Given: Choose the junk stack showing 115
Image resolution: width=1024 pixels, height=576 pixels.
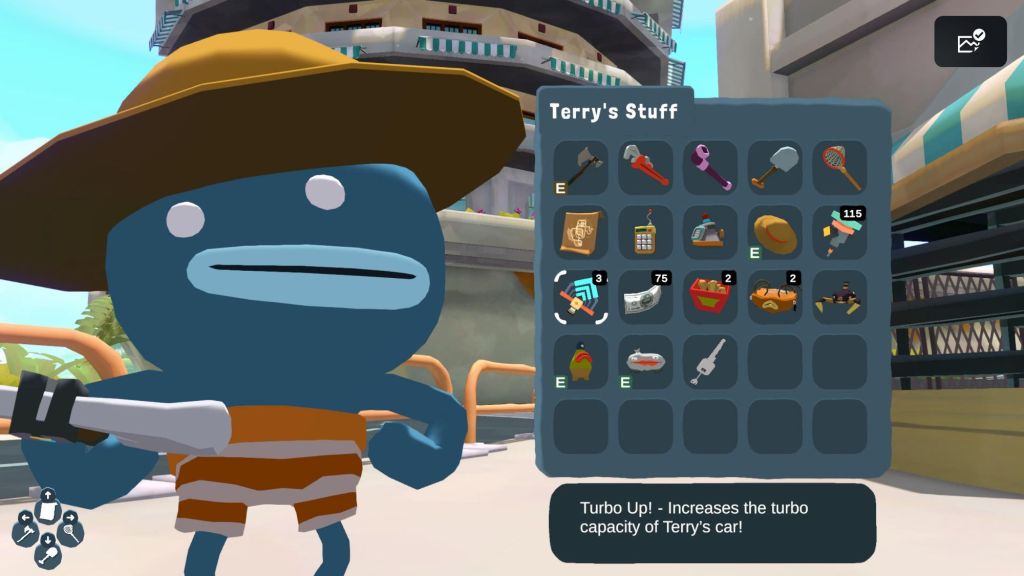Looking at the screenshot, I should point(840,232).
